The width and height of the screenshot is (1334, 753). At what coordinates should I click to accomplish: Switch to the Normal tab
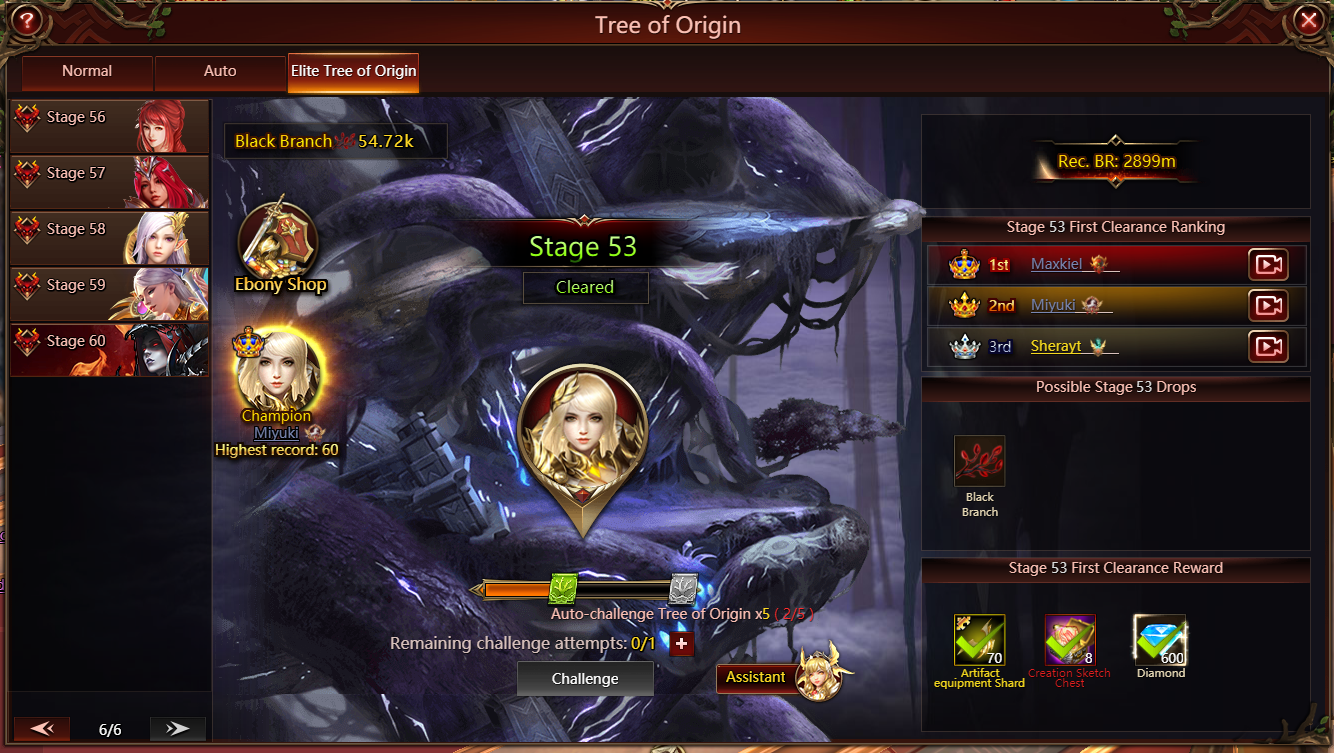[x=87, y=72]
